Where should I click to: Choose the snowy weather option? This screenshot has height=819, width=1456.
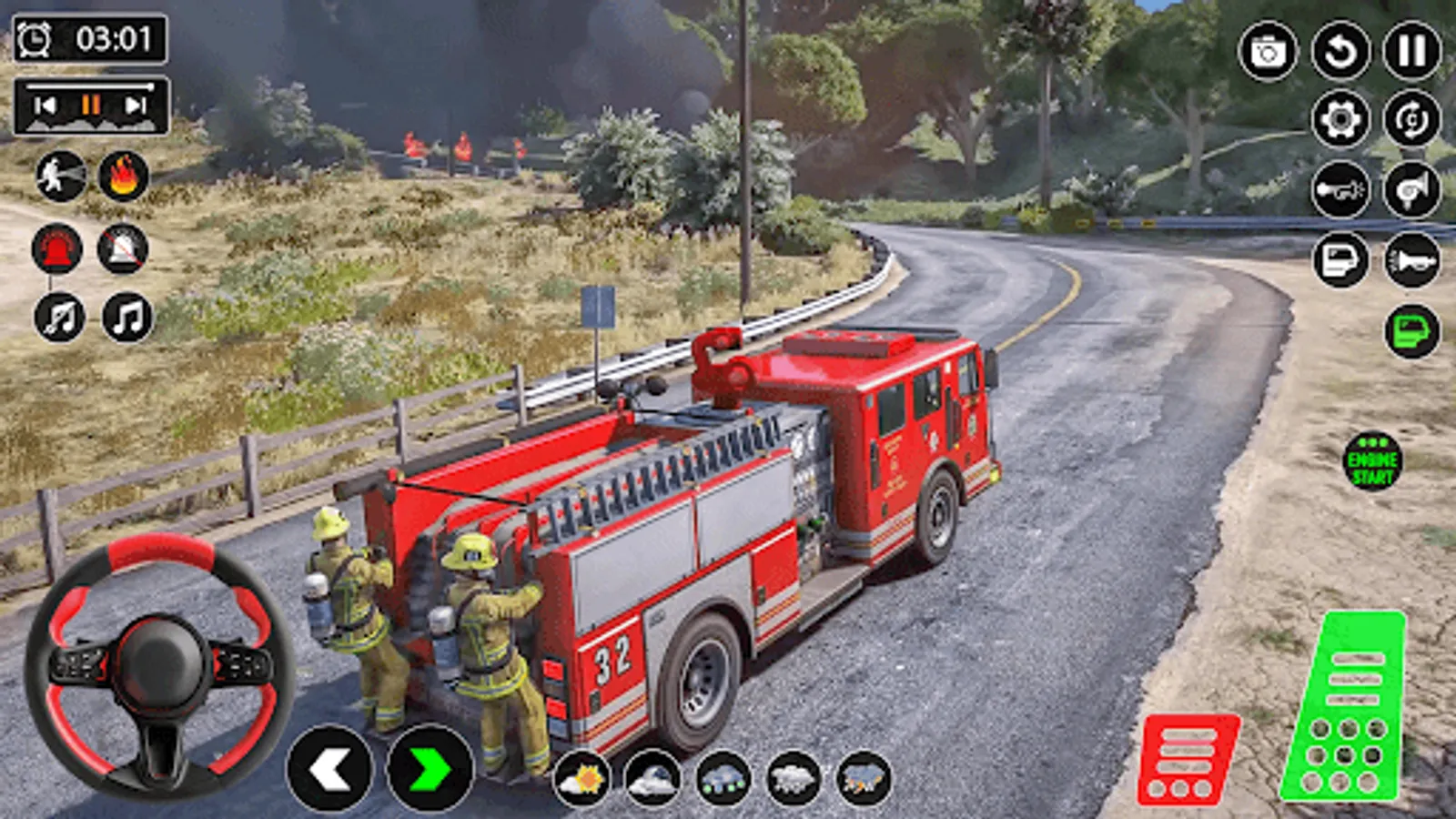click(792, 779)
